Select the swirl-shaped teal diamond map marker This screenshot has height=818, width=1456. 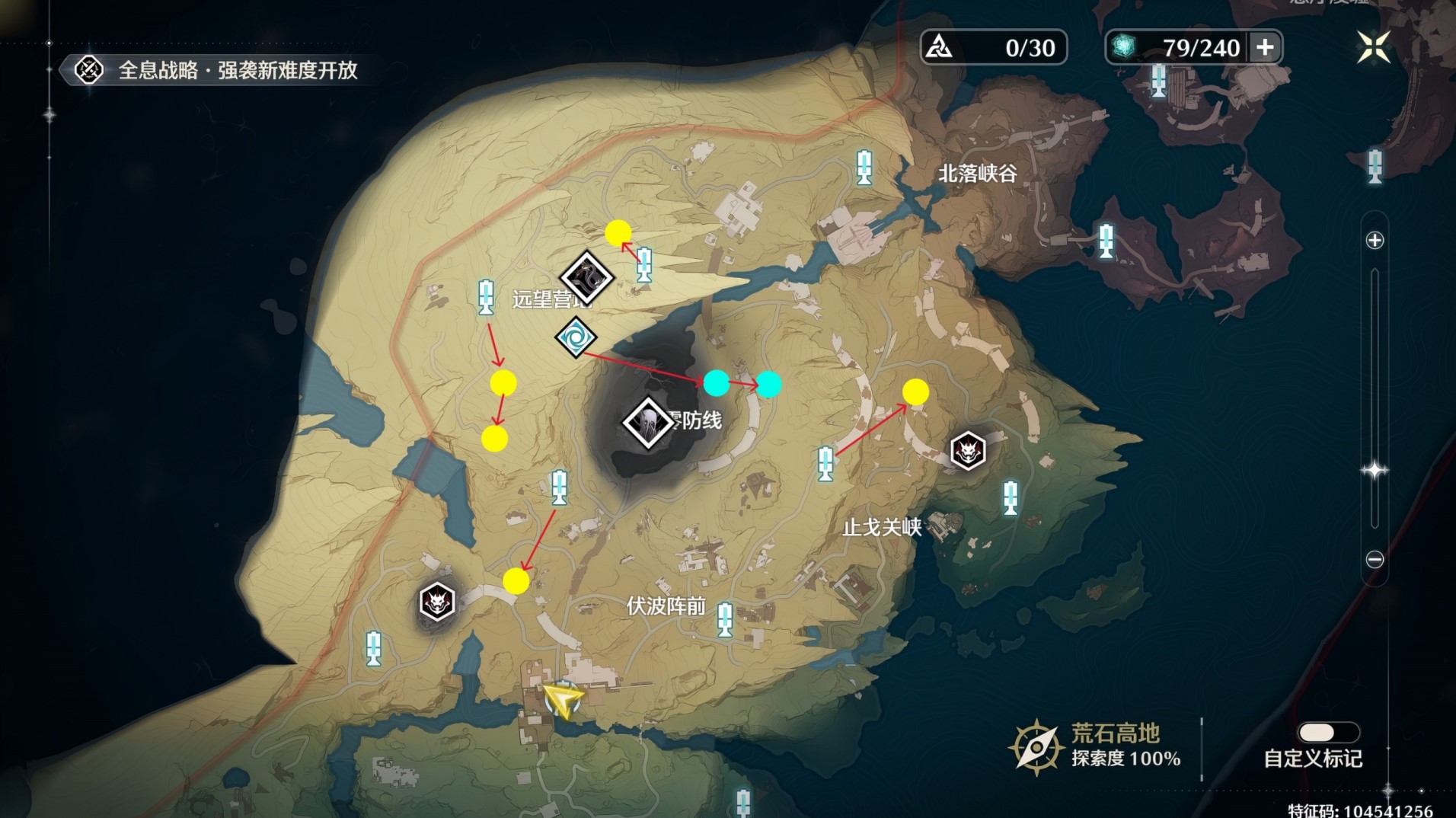pyautogui.click(x=576, y=337)
